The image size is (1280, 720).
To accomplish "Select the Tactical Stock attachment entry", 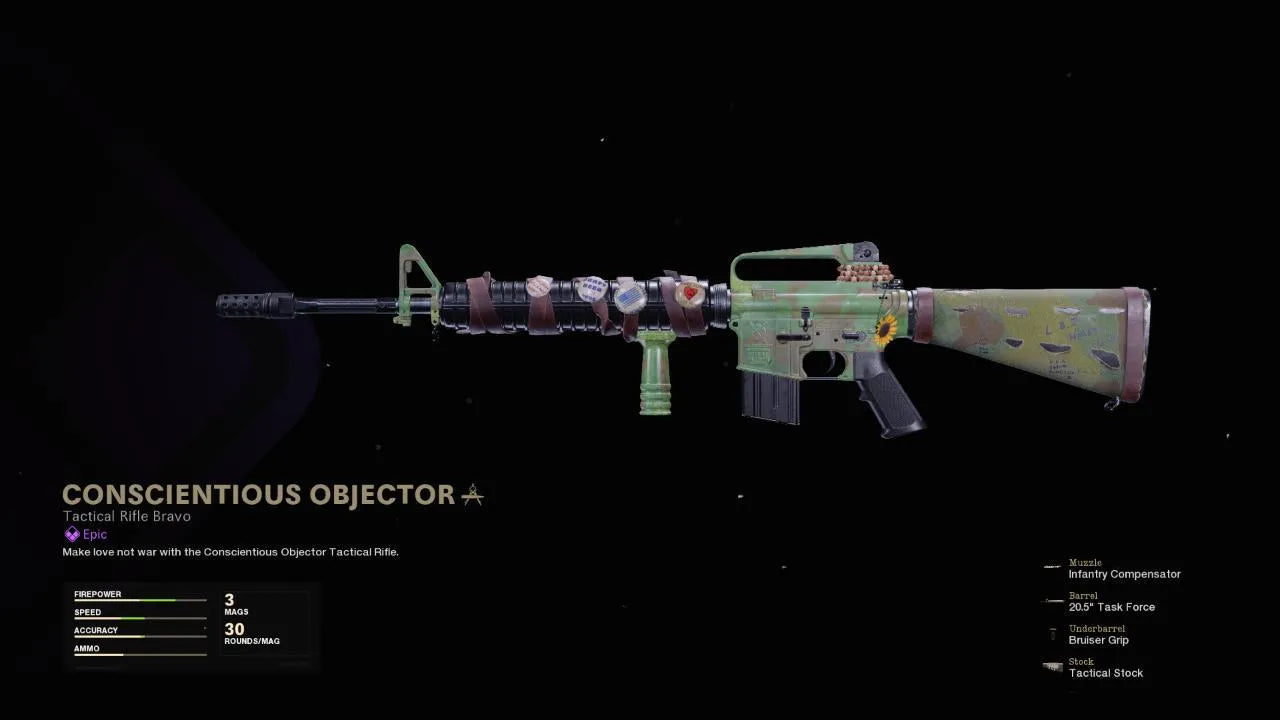I will coord(1105,673).
